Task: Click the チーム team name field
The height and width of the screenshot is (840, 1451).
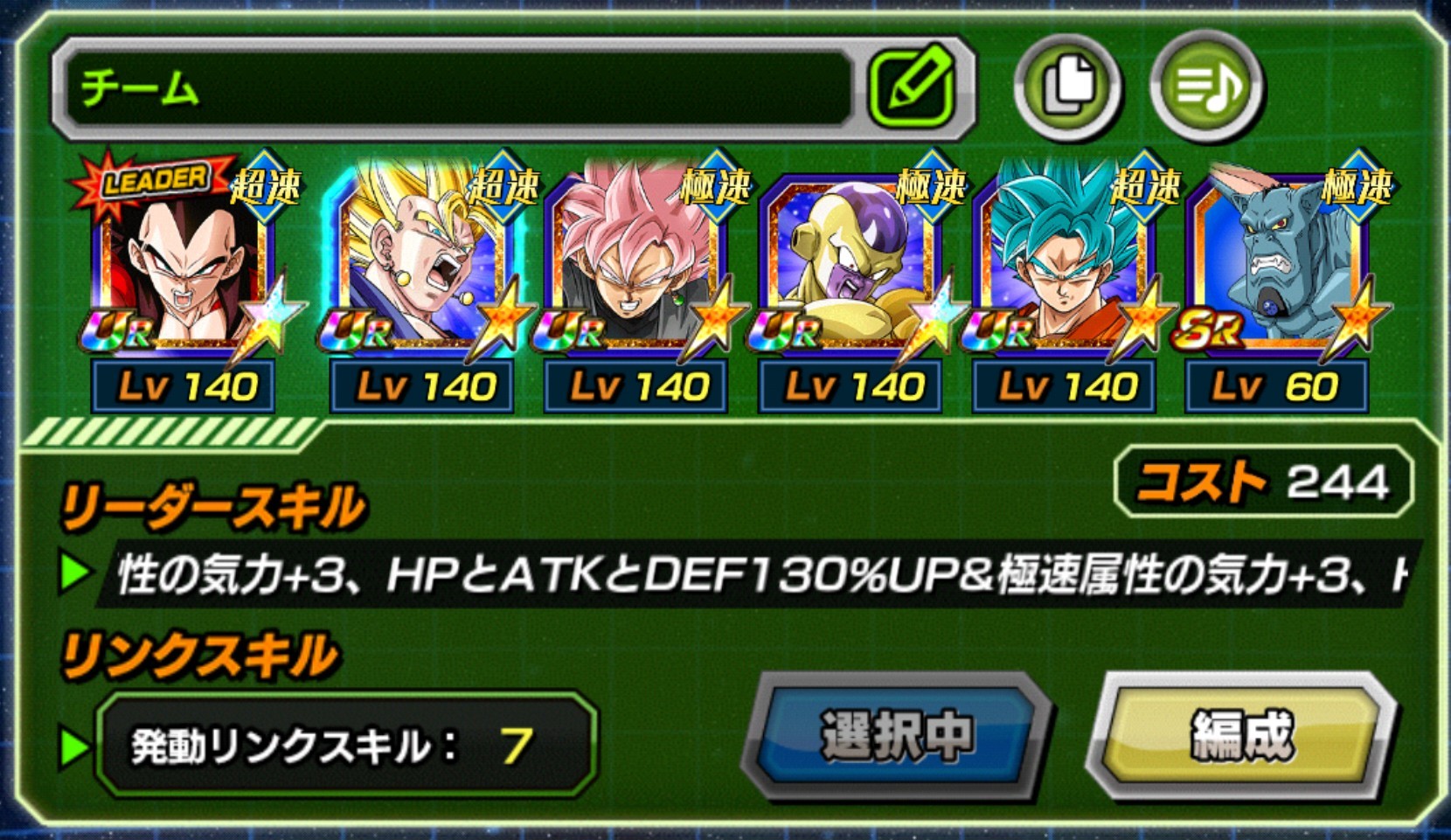Action: pyautogui.click(x=455, y=88)
